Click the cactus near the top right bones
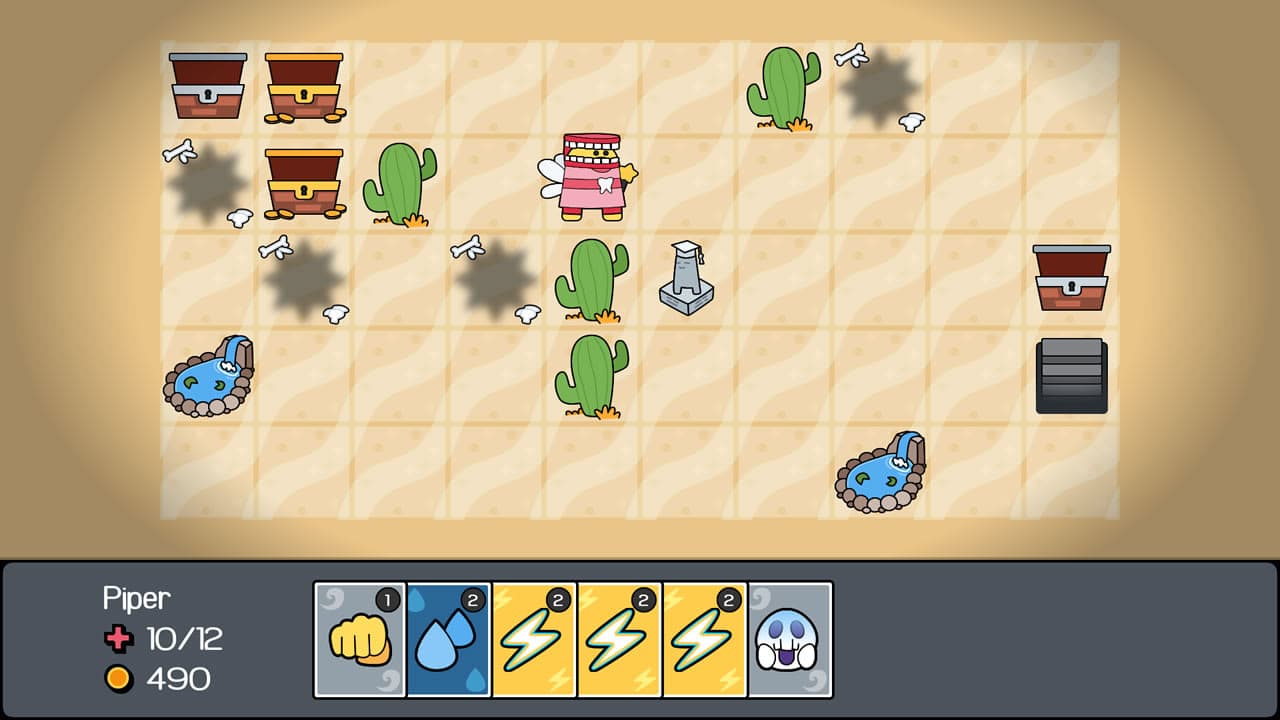Screen dimensions: 1280x720 pos(784,85)
